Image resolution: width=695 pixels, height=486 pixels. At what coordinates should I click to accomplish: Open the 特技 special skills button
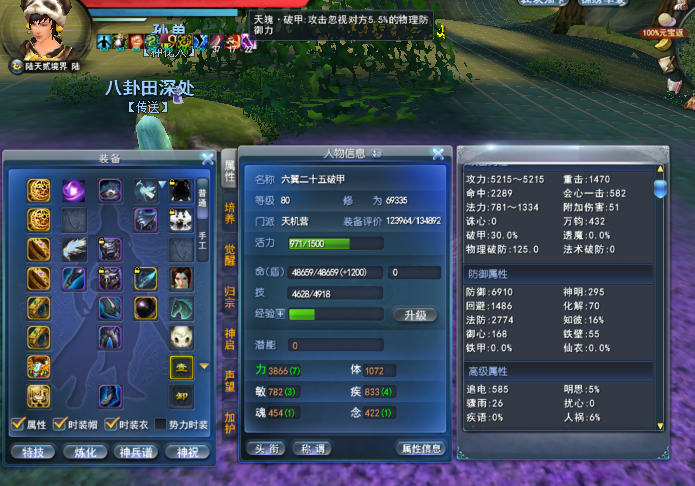[32, 451]
